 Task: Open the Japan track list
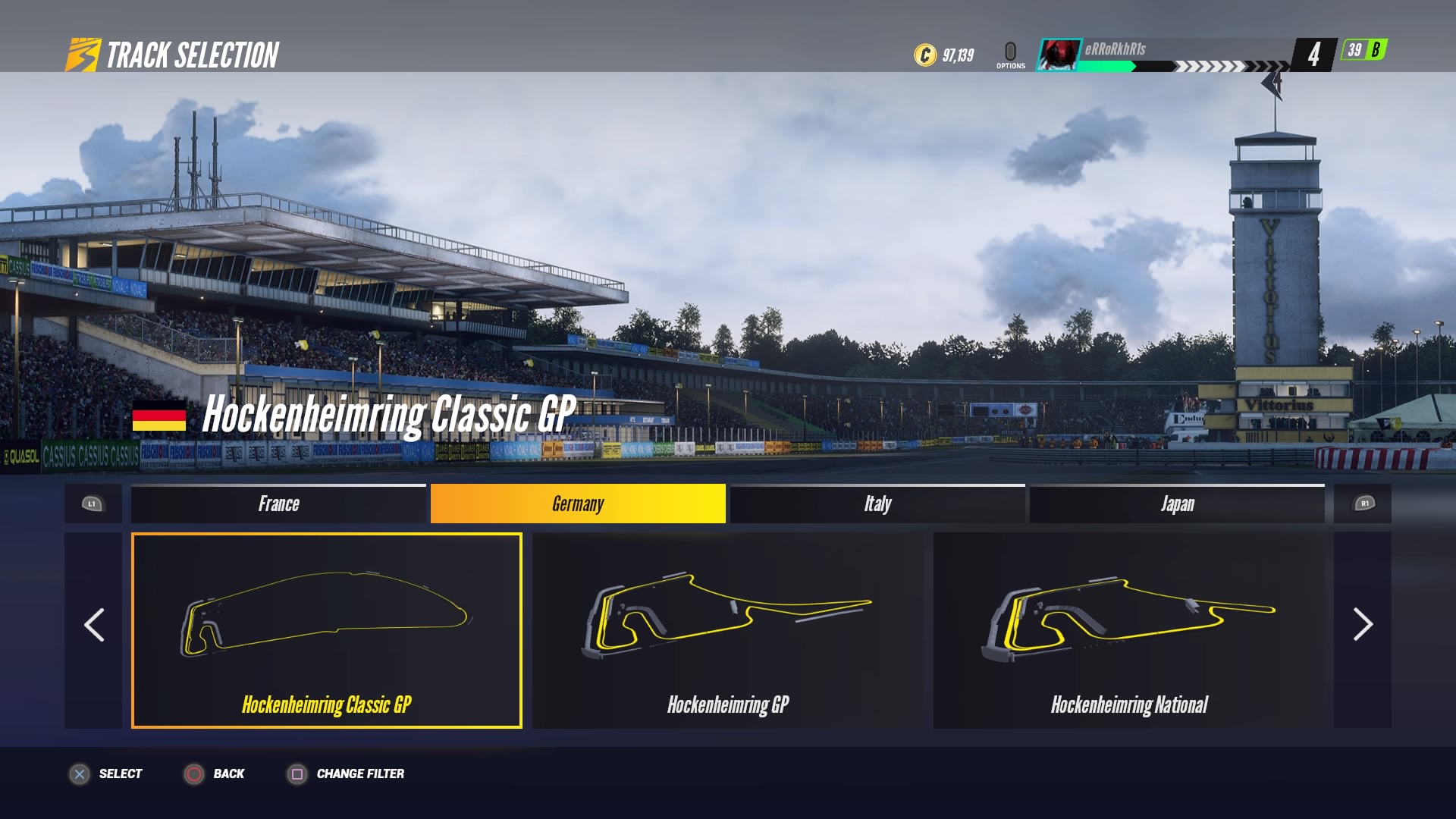tap(1177, 504)
